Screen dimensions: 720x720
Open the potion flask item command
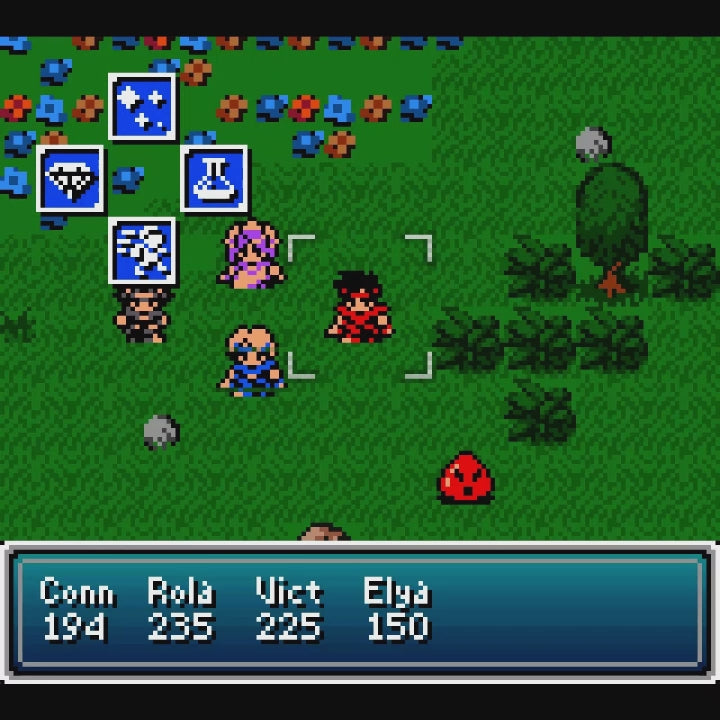214,179
